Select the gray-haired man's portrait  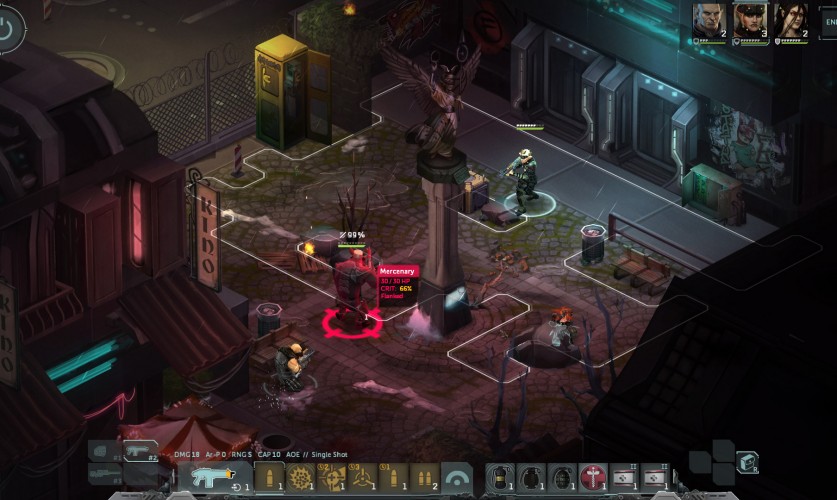[x=708, y=19]
